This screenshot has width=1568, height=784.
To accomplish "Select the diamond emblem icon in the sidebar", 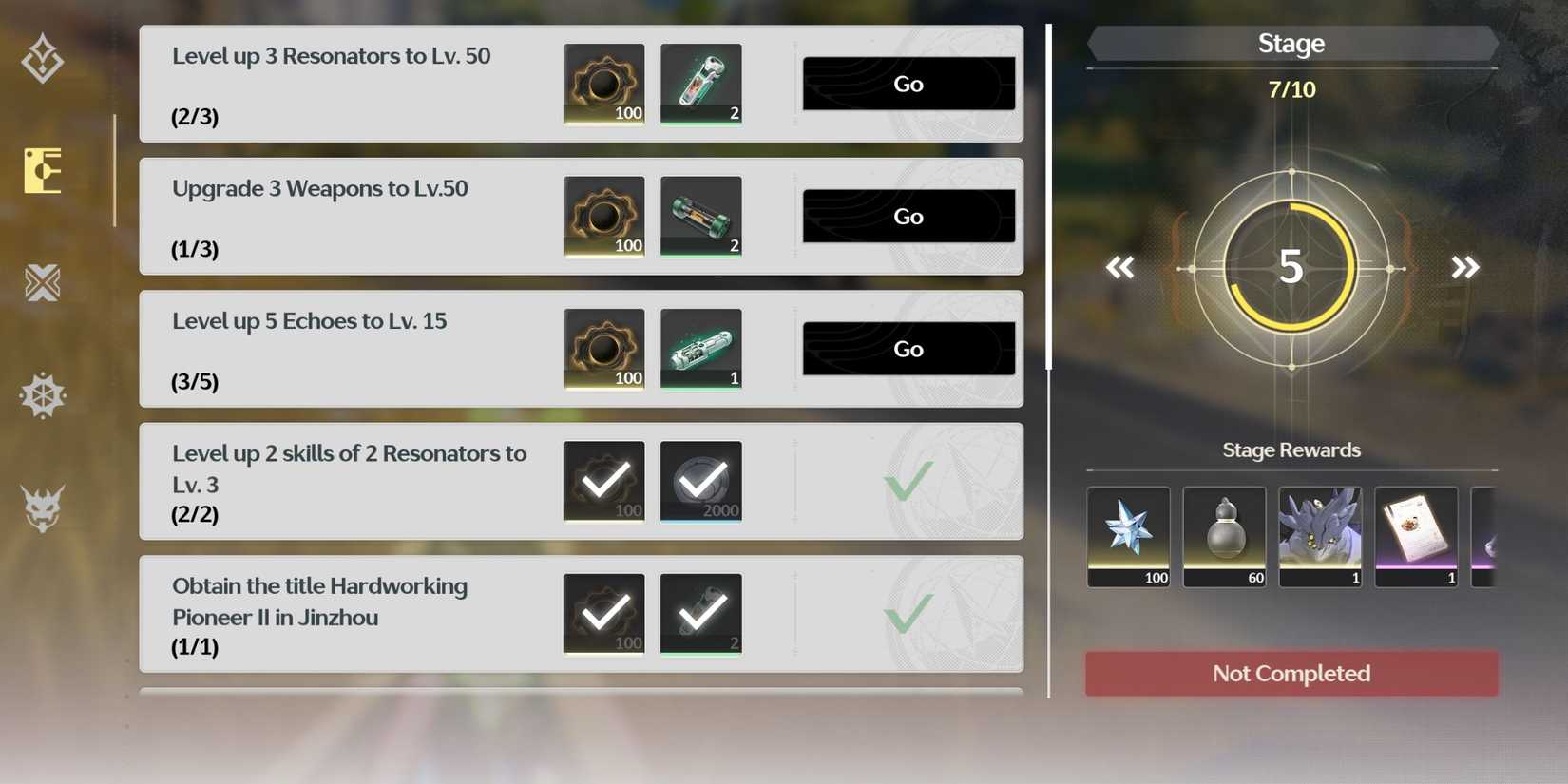I will (x=43, y=59).
